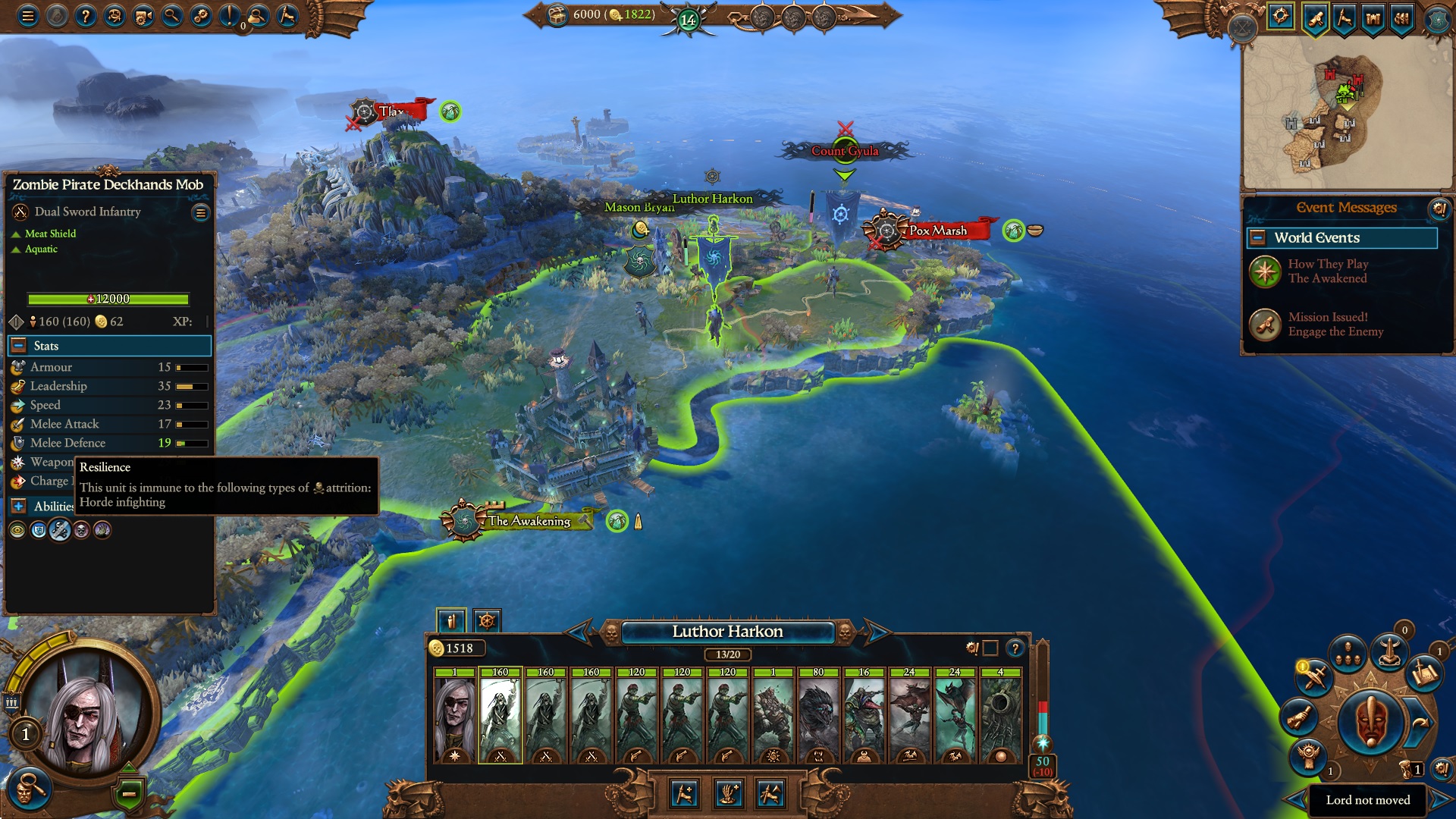Expand the Abilities section of the unit panel

(18, 507)
